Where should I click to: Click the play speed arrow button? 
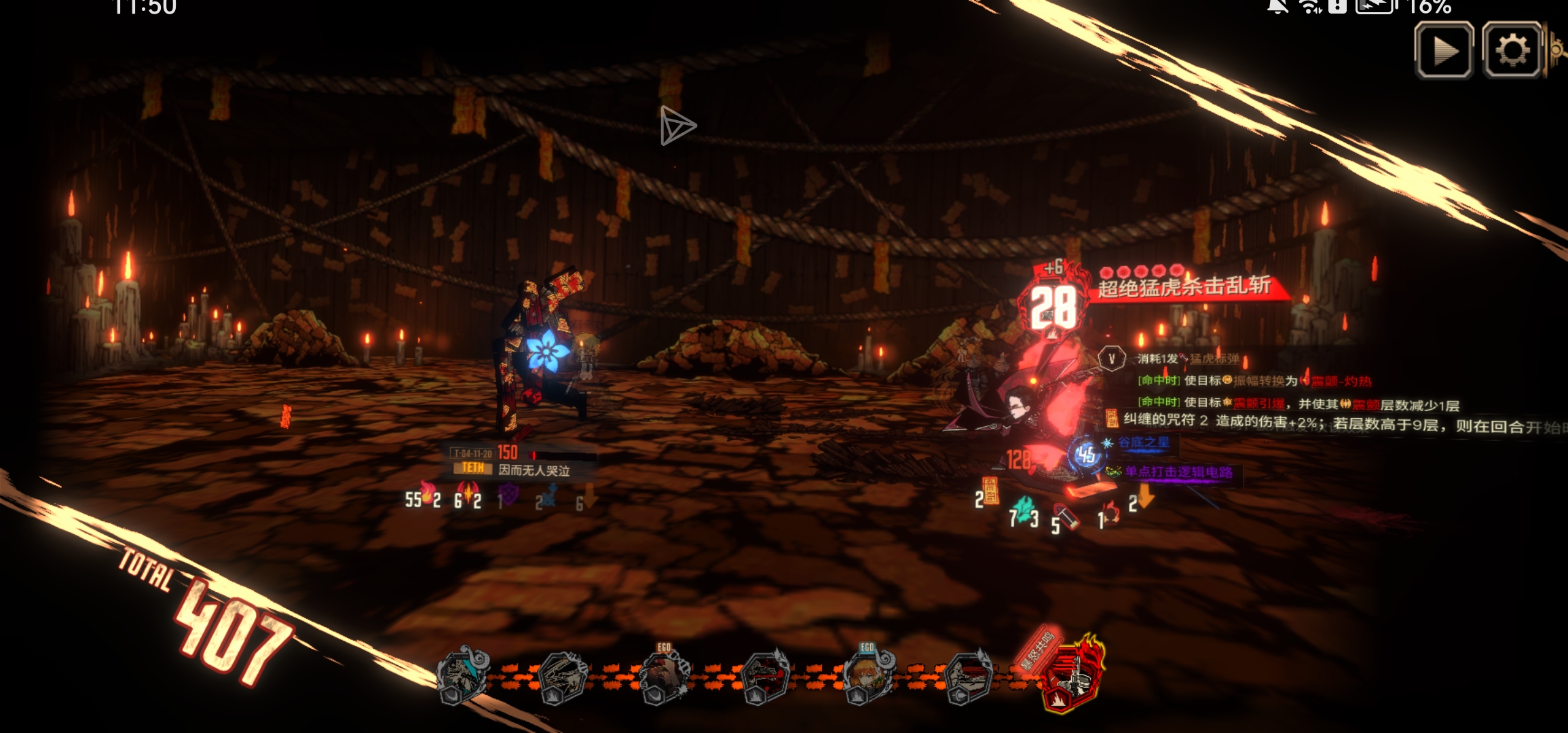(1443, 50)
